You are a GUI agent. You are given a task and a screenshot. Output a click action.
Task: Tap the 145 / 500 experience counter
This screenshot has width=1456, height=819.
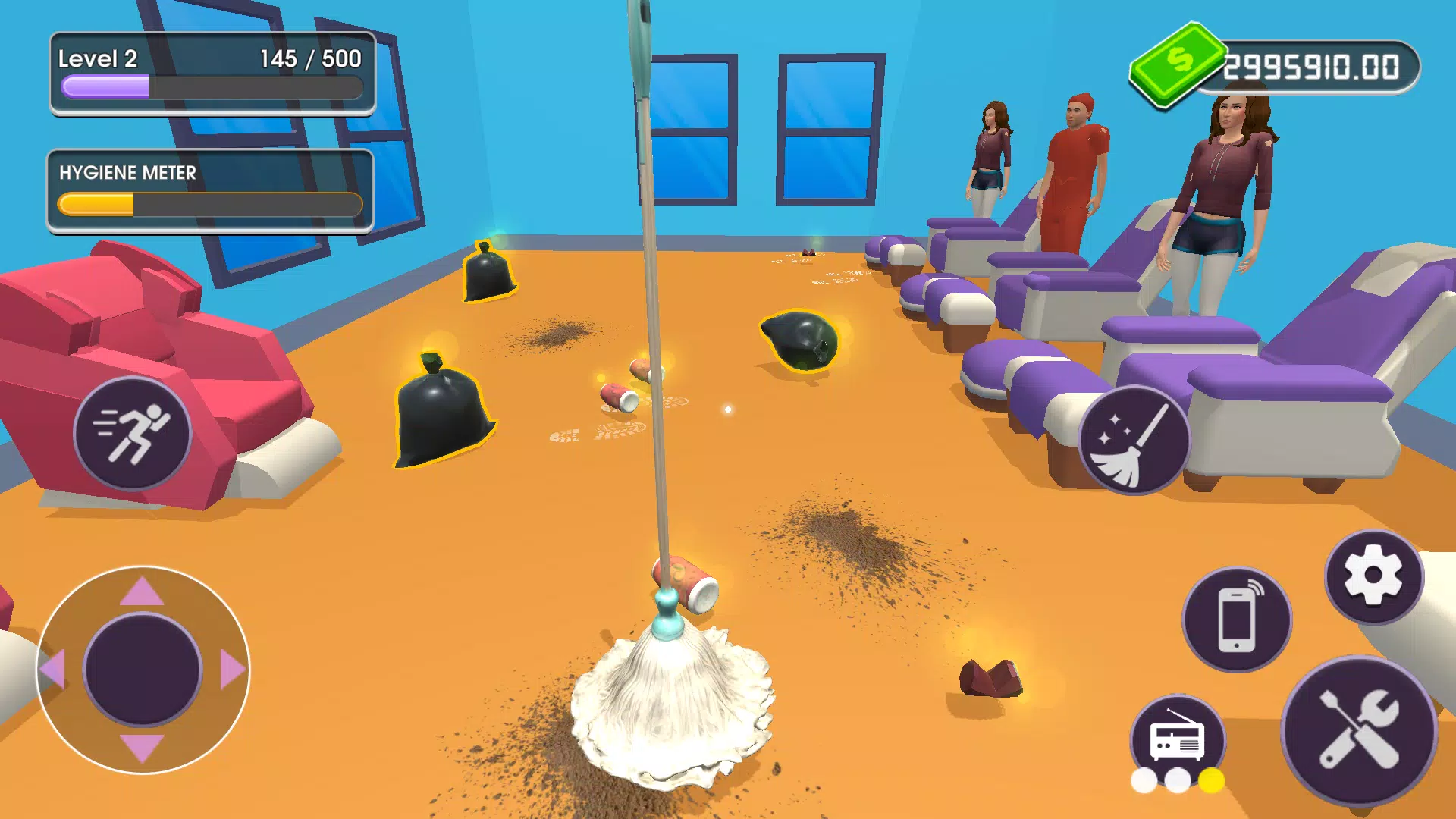click(311, 59)
